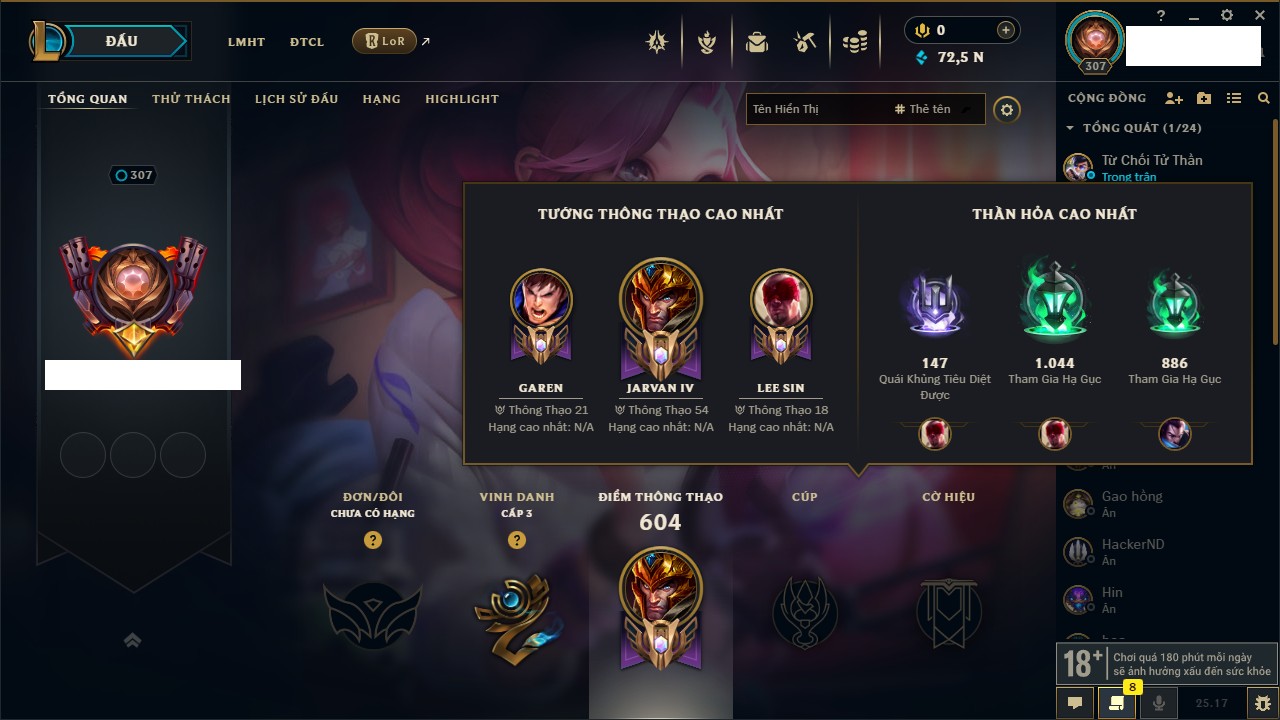Open the missions scroll button
Viewport: 1280px width, 720px height.
(1116, 703)
